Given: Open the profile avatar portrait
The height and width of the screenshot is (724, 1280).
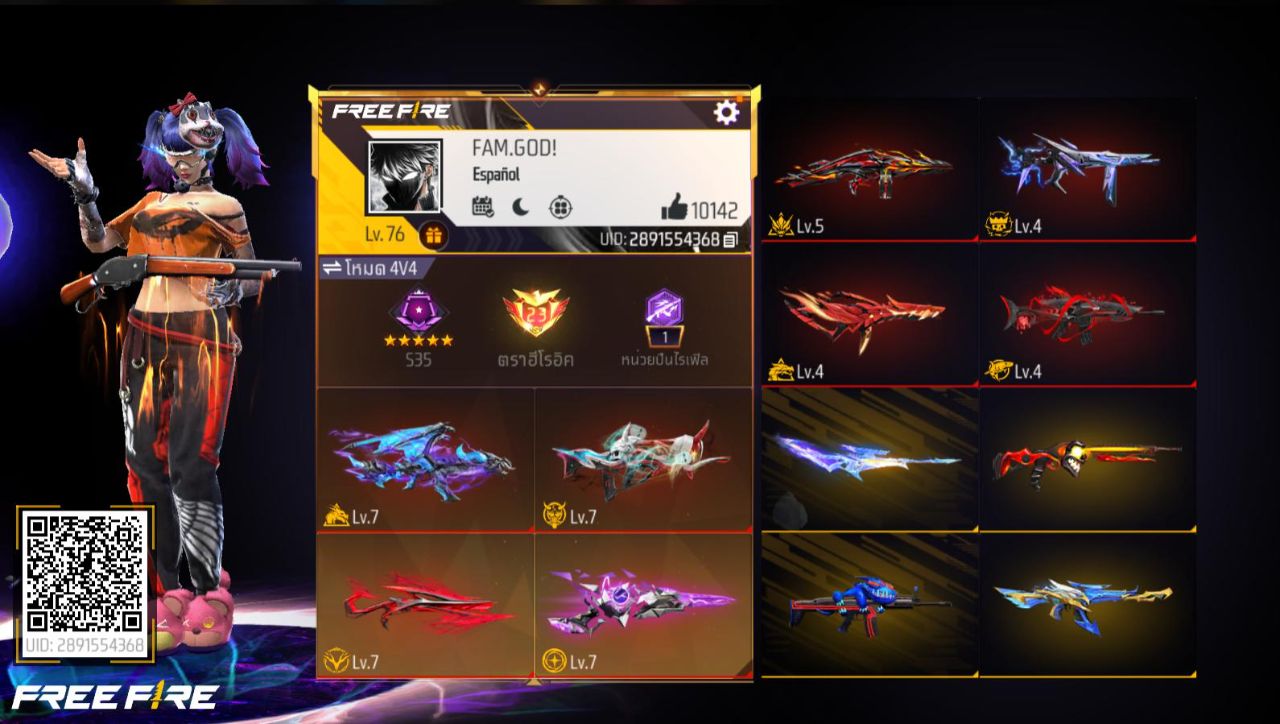Looking at the screenshot, I should (x=404, y=173).
